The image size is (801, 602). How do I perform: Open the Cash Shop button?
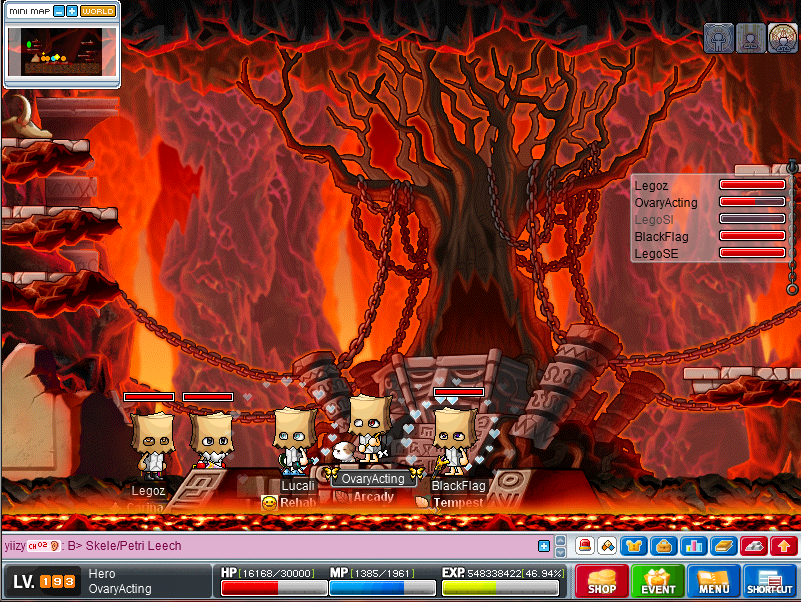tap(602, 581)
